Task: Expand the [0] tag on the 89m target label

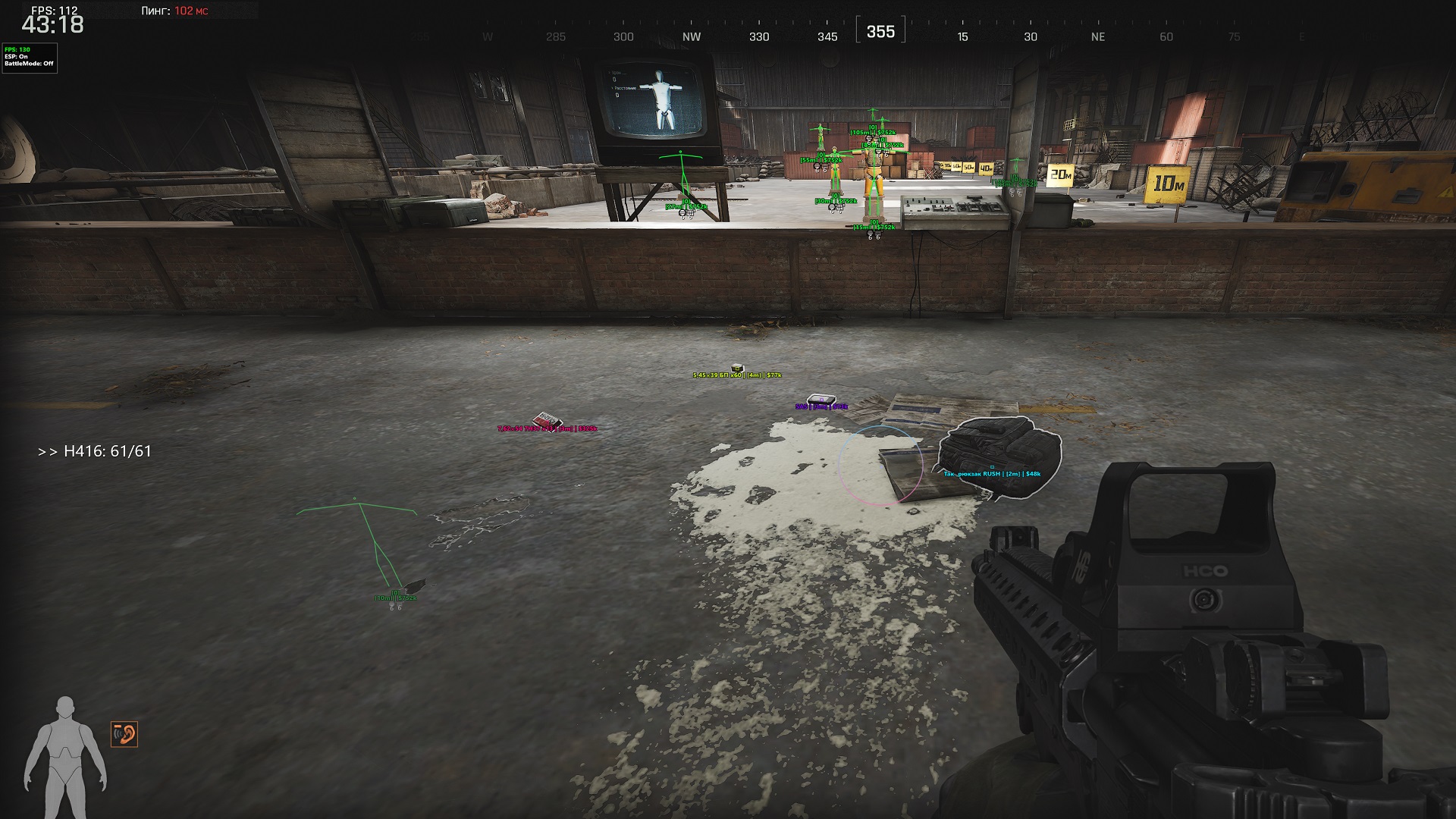Action: click(882, 140)
